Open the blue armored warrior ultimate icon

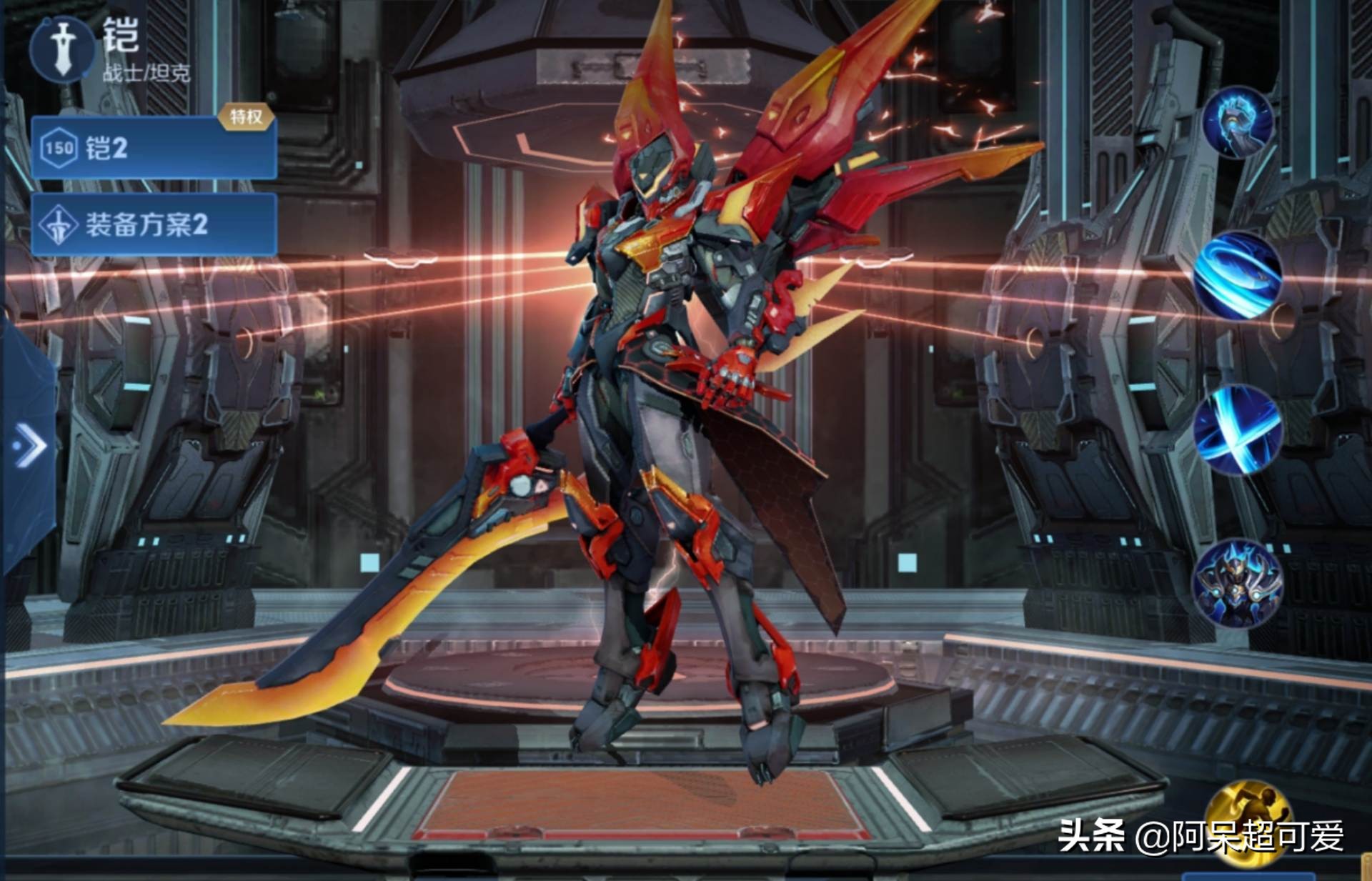[x=1238, y=584]
